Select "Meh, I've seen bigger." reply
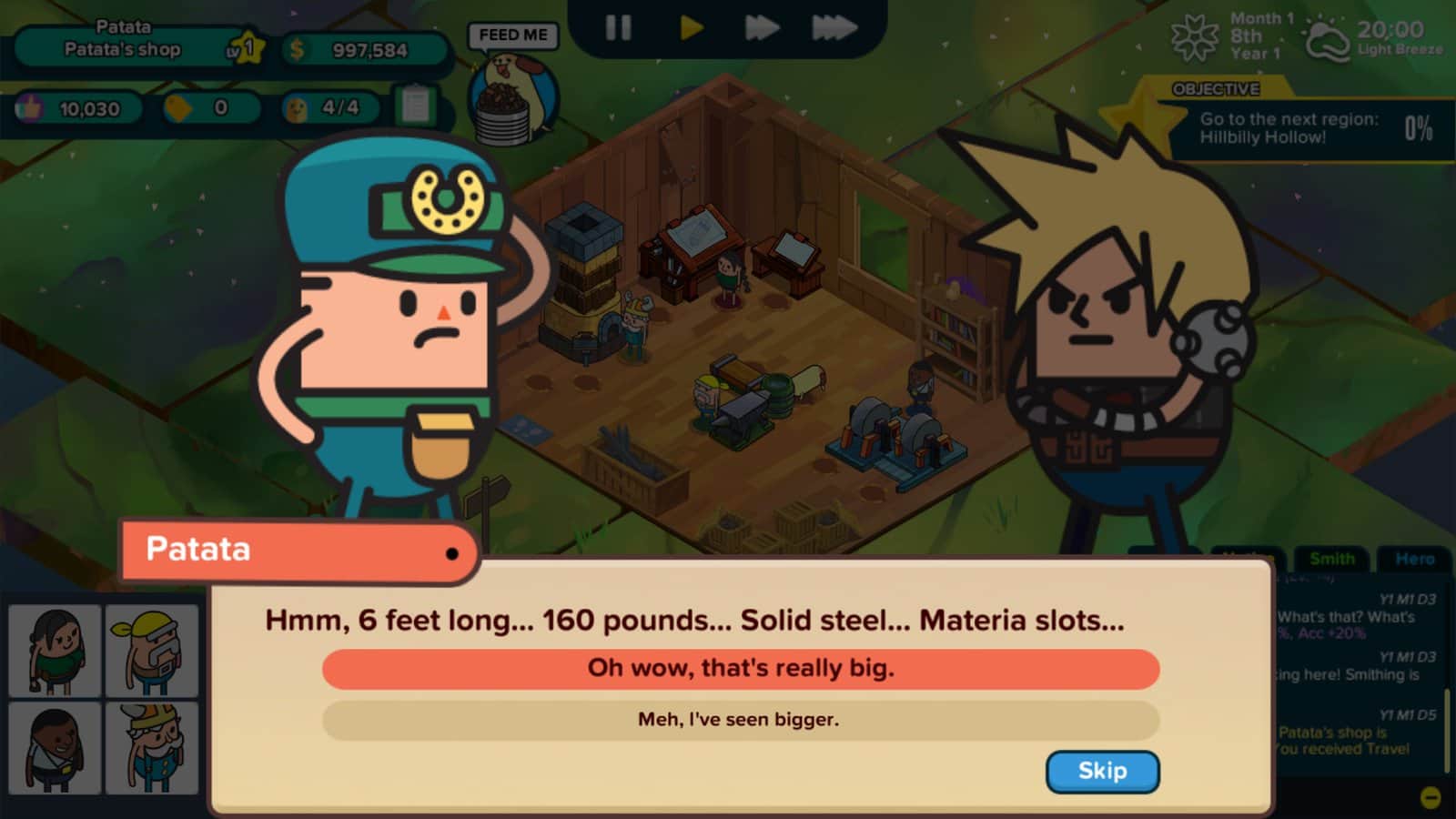The height and width of the screenshot is (819, 1456). click(740, 720)
